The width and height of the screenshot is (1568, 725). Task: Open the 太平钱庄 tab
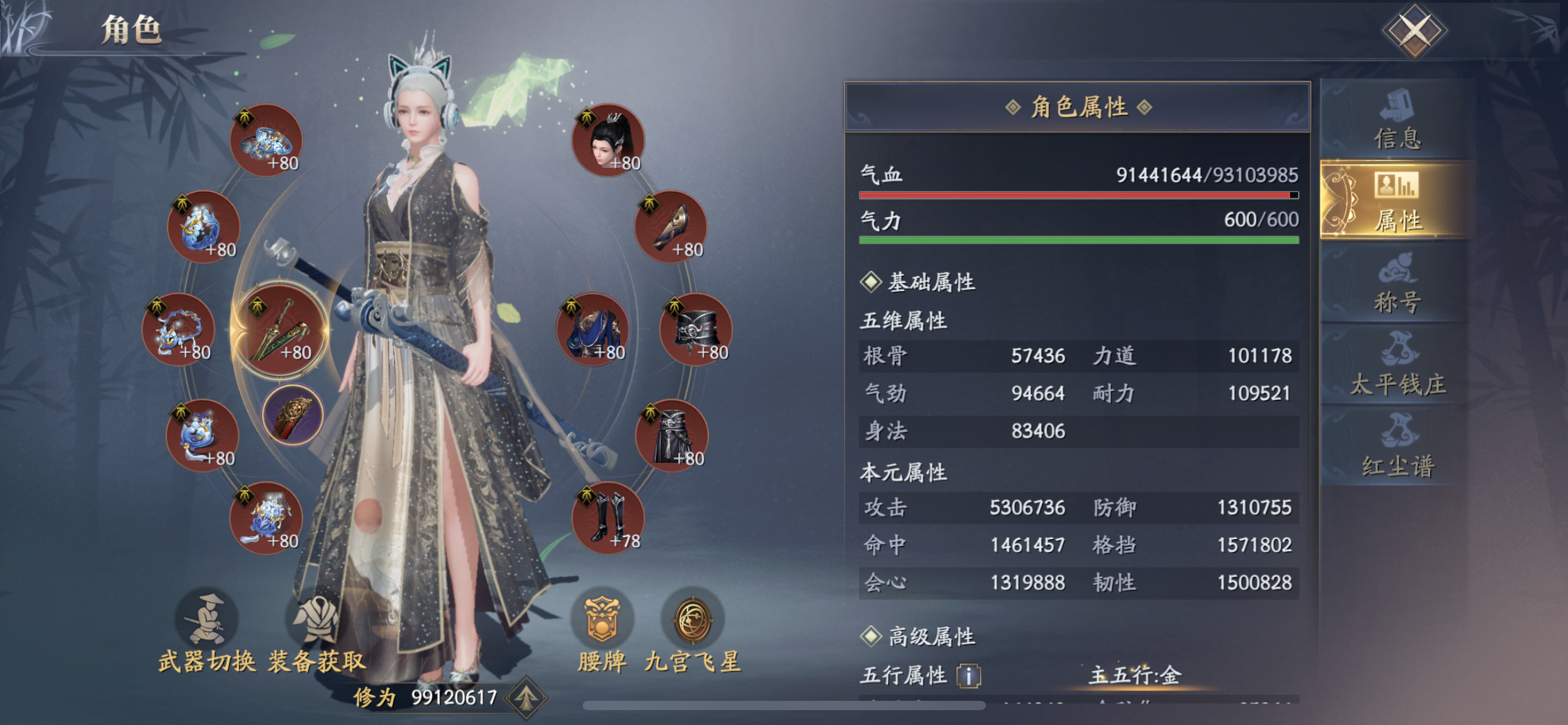(1397, 366)
